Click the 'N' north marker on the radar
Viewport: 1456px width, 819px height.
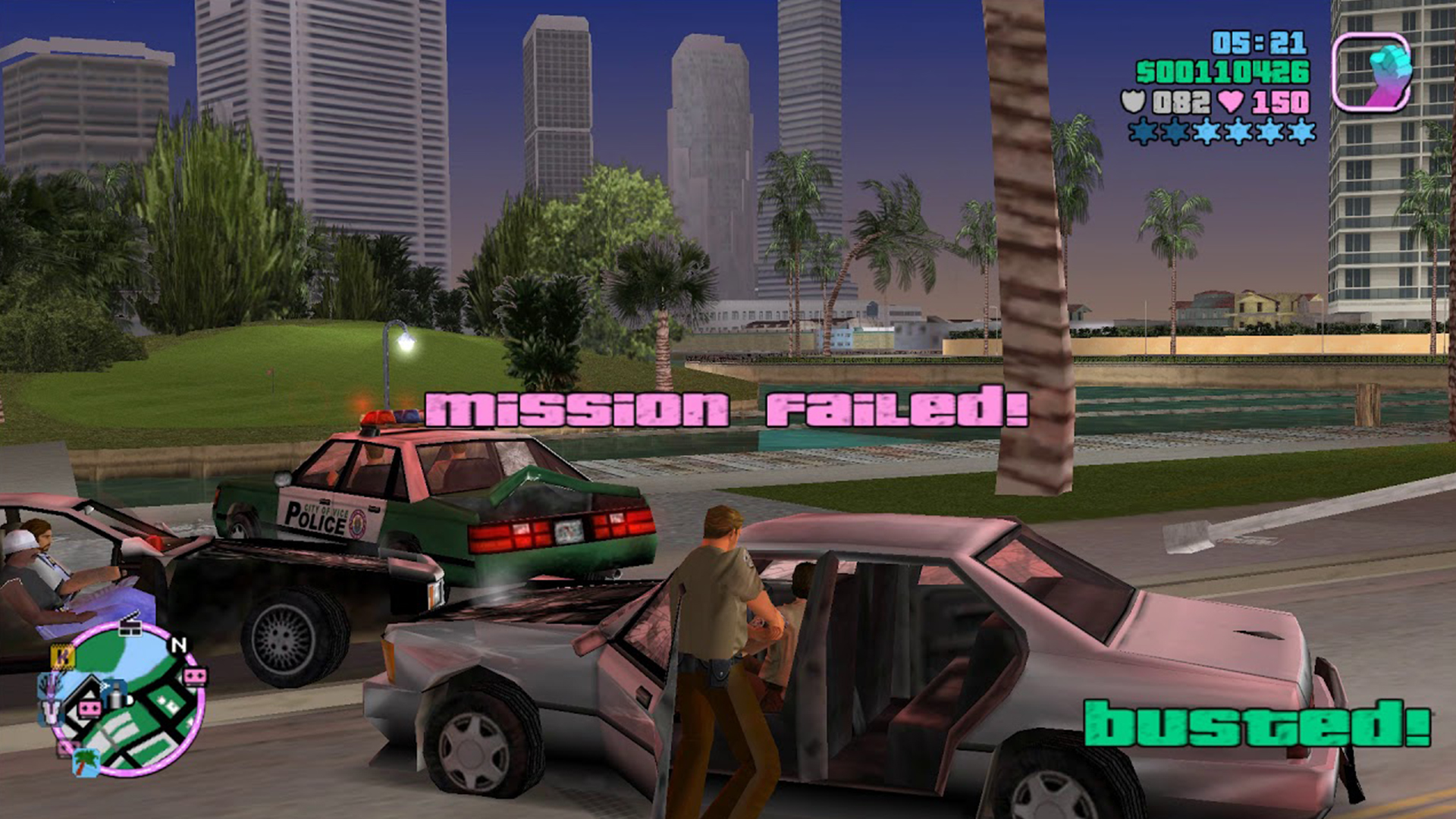point(180,646)
